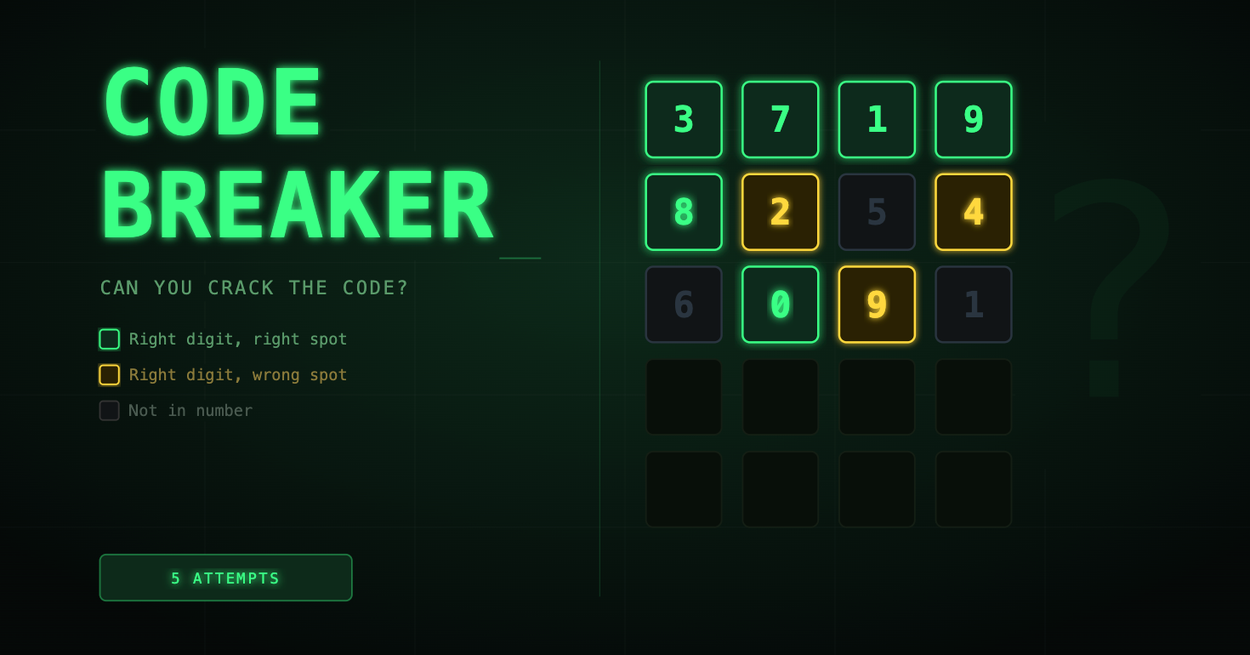Select the green 8 tile
Screen dimensions: 1250x655
pyautogui.click(x=683, y=212)
